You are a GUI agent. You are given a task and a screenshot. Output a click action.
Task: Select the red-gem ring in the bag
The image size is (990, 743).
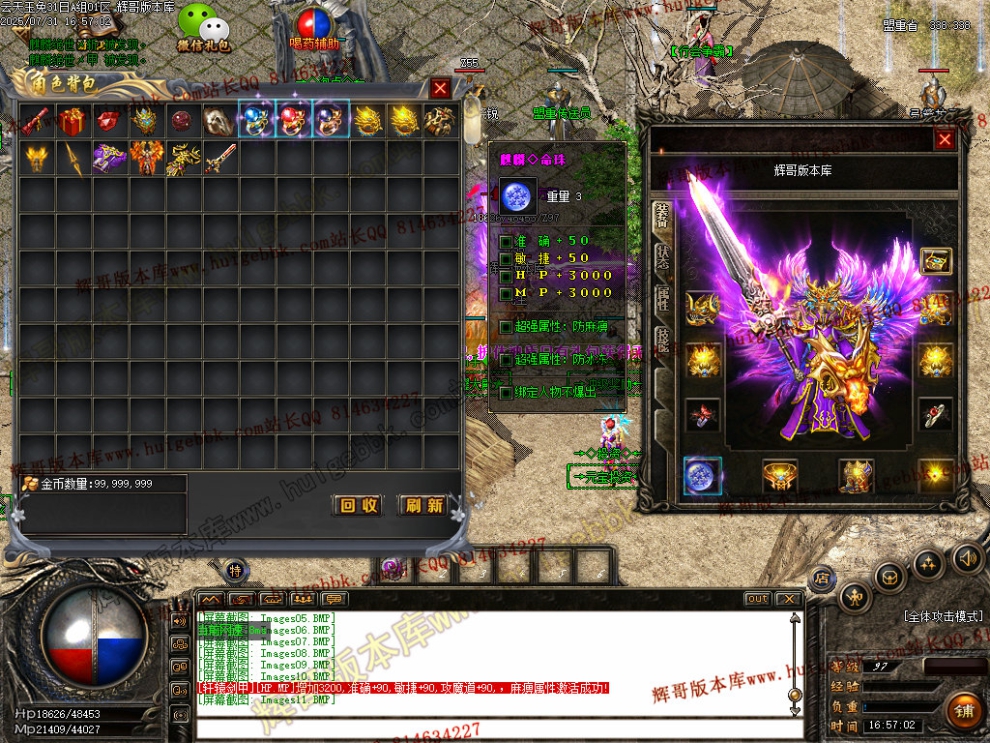click(x=293, y=121)
